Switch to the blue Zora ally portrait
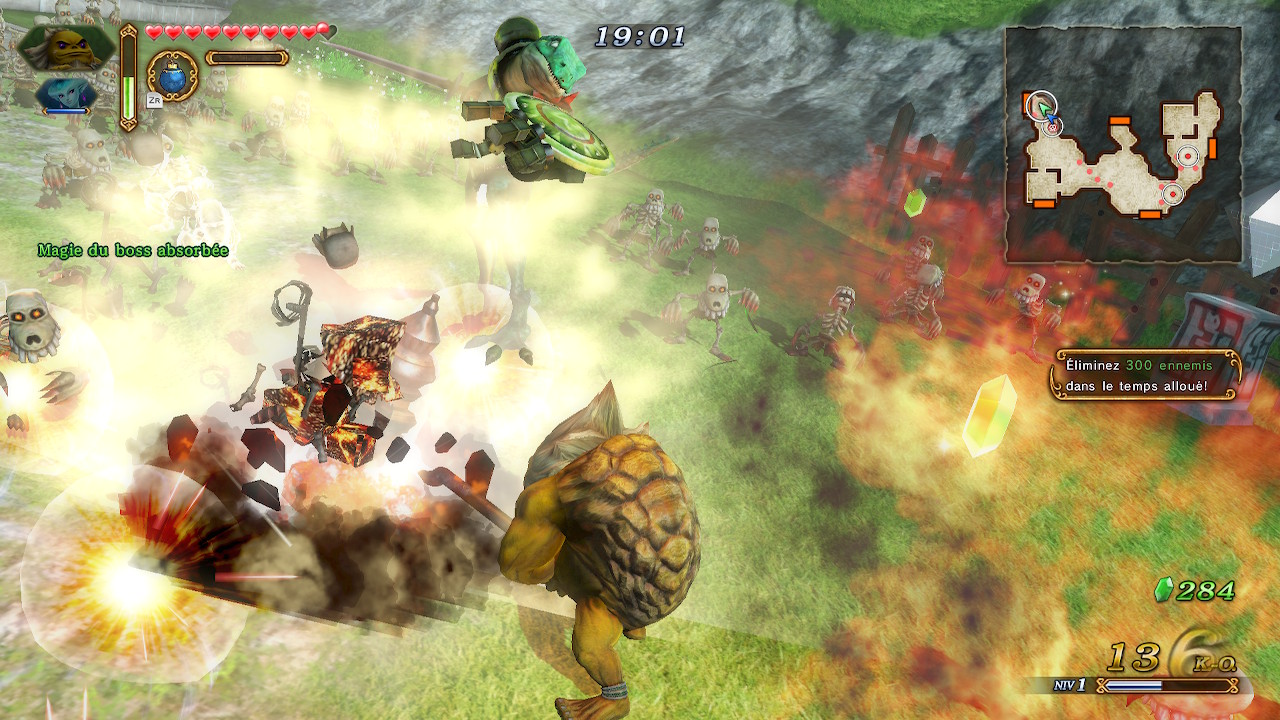The height and width of the screenshot is (720, 1280). [x=66, y=96]
